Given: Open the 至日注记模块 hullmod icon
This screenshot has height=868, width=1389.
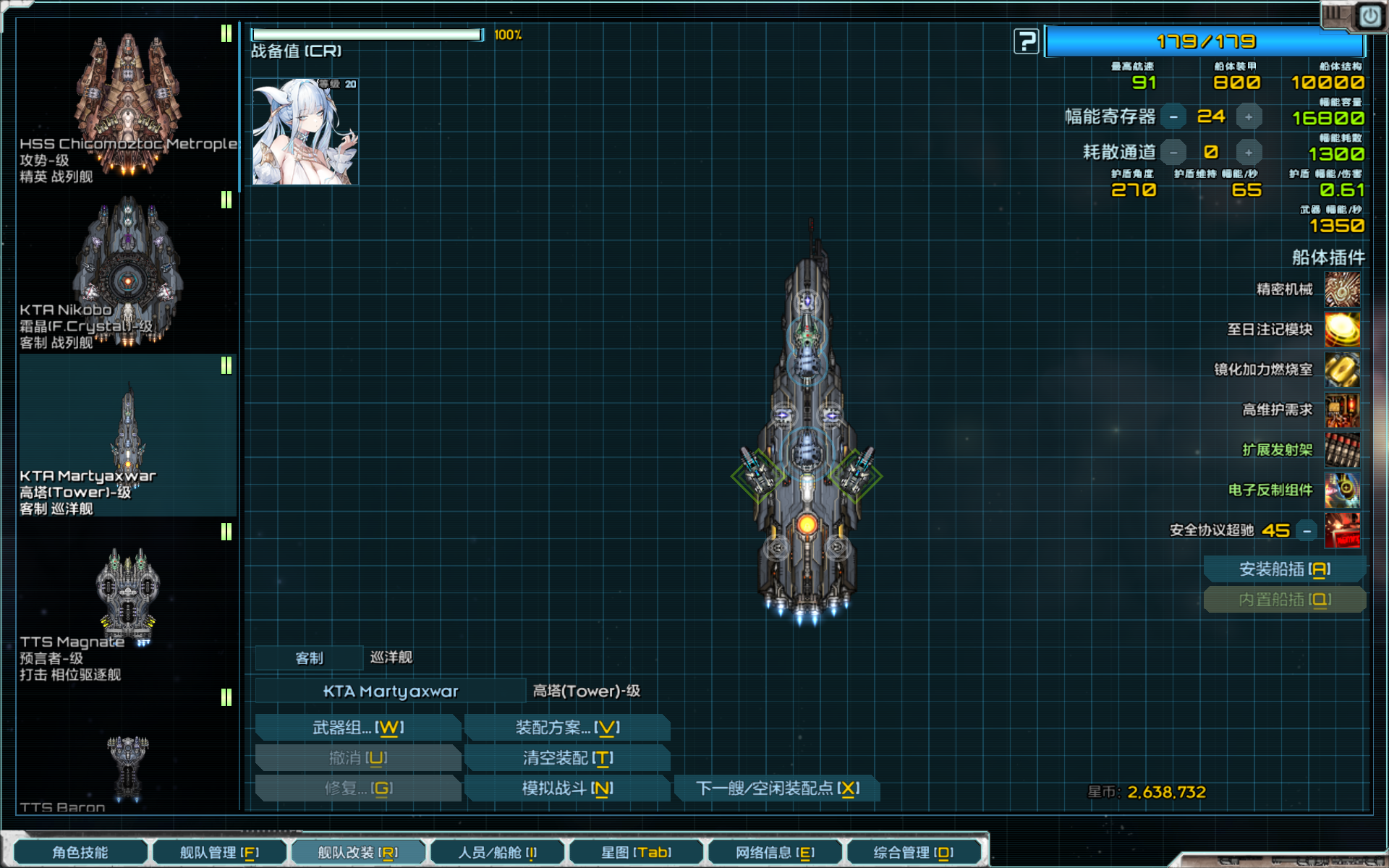Looking at the screenshot, I should (1343, 330).
